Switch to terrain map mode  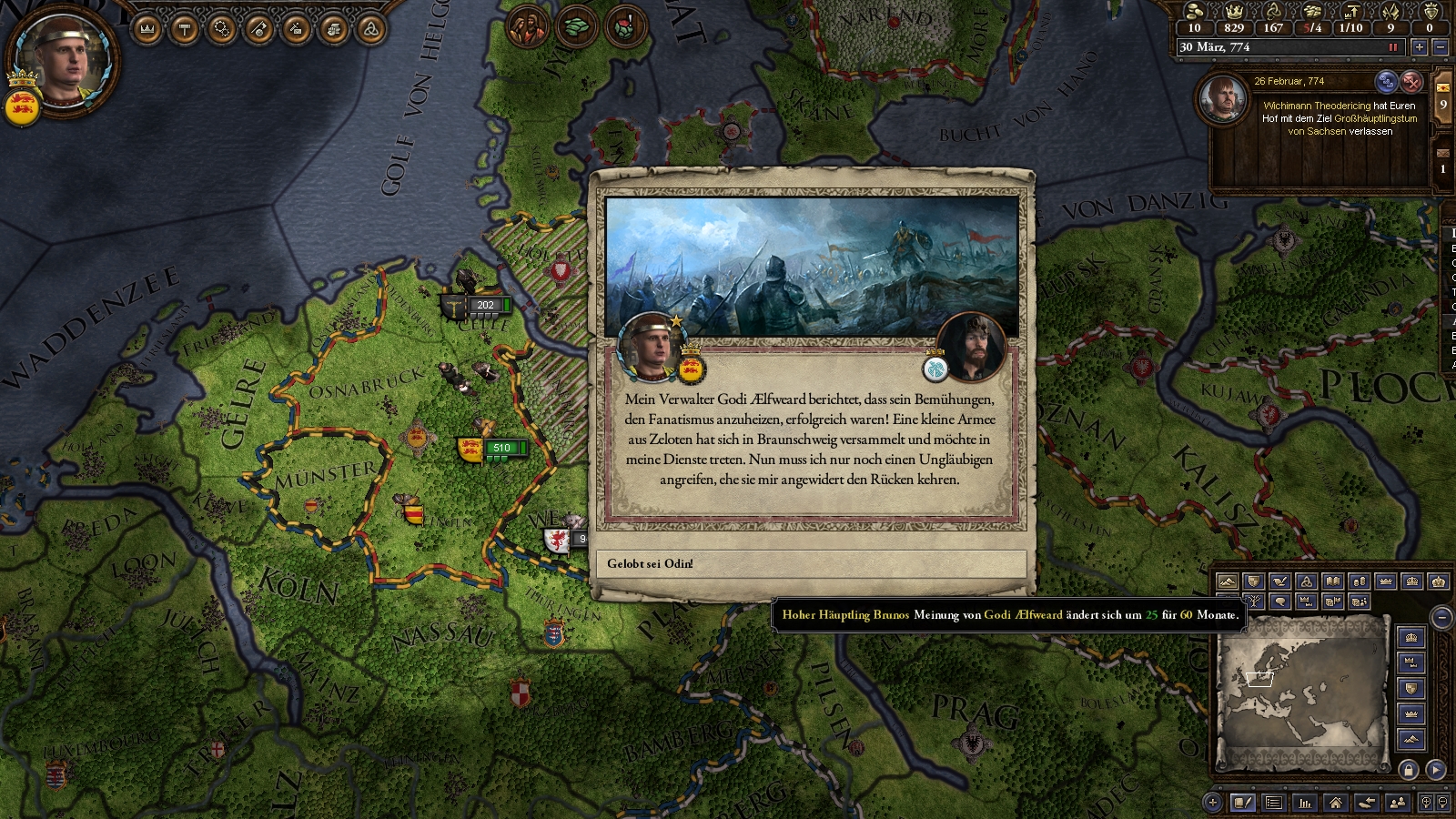pos(1227,581)
